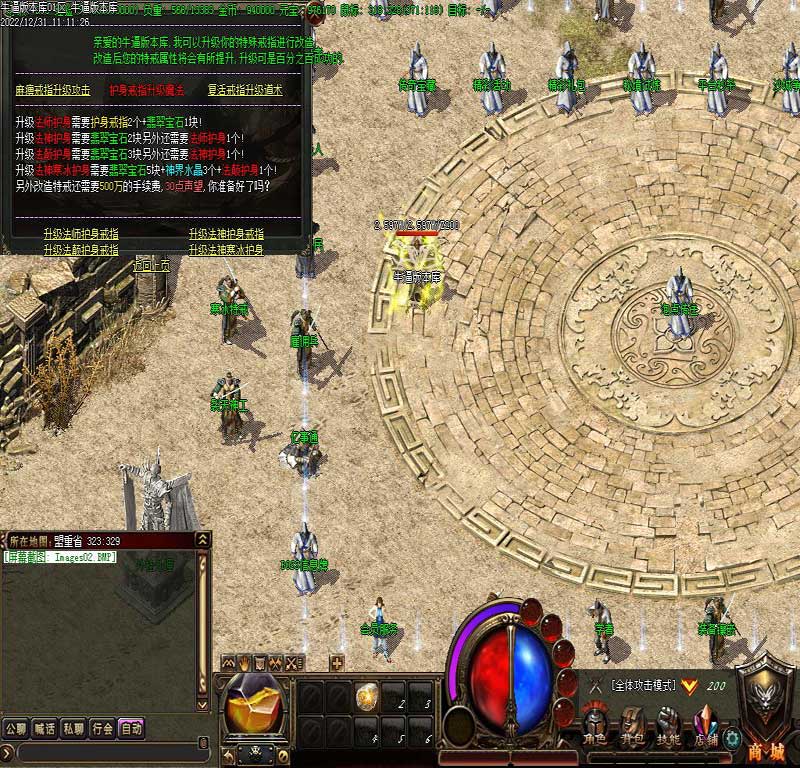Switch to the 喊话 shout channel

pos(45,728)
